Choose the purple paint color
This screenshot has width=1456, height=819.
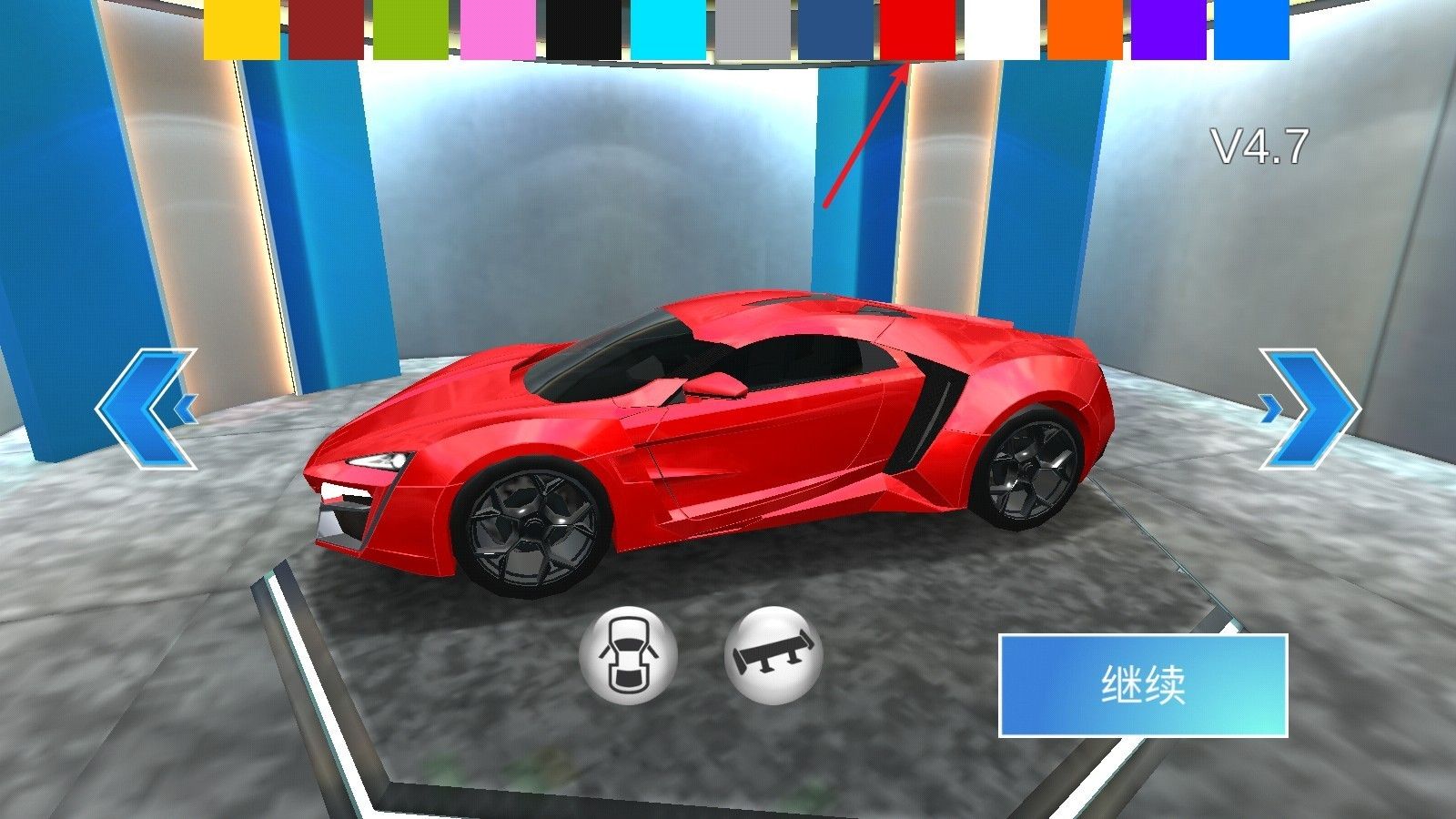[1168, 32]
